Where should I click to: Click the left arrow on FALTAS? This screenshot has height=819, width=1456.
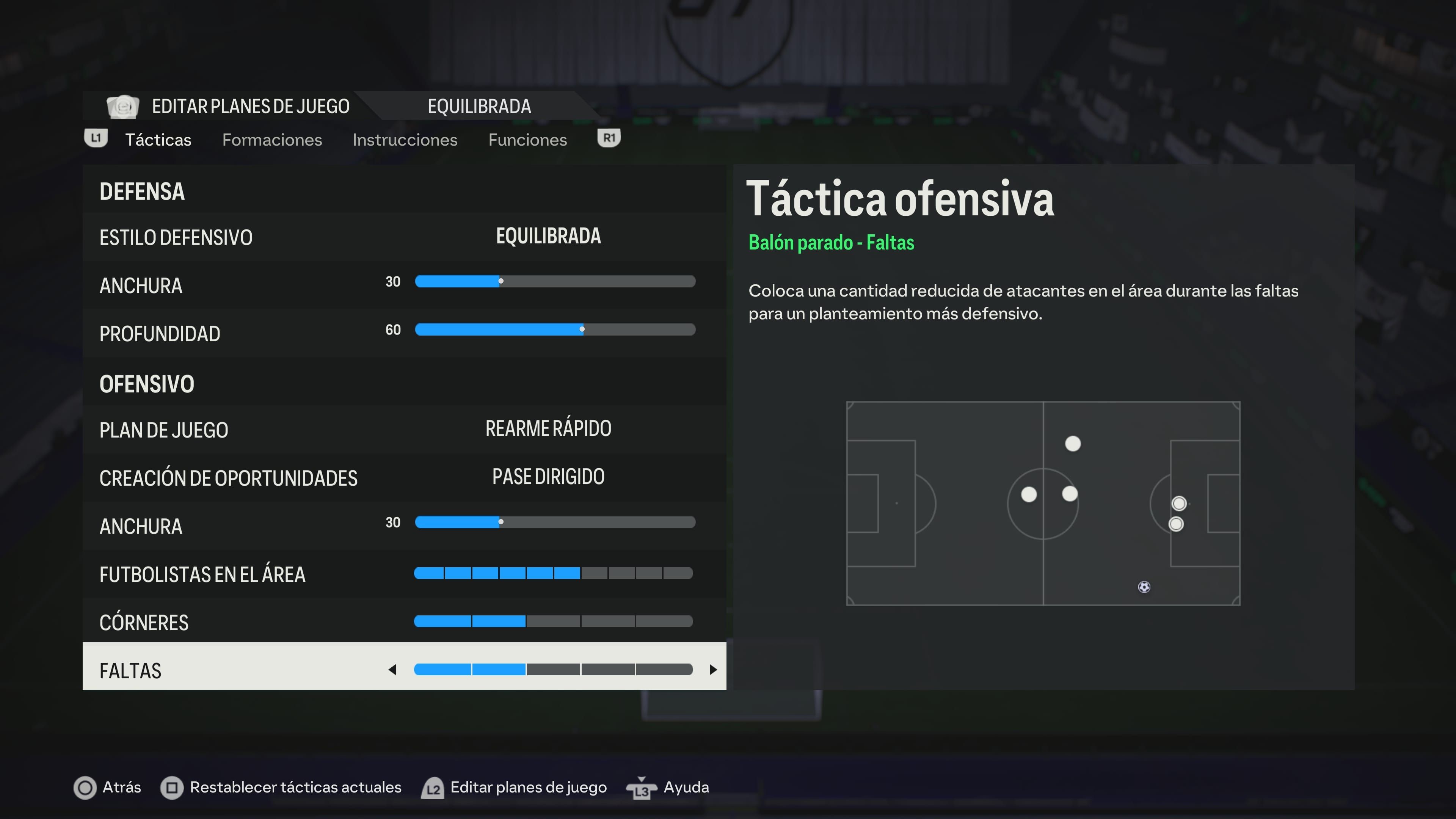tap(393, 670)
